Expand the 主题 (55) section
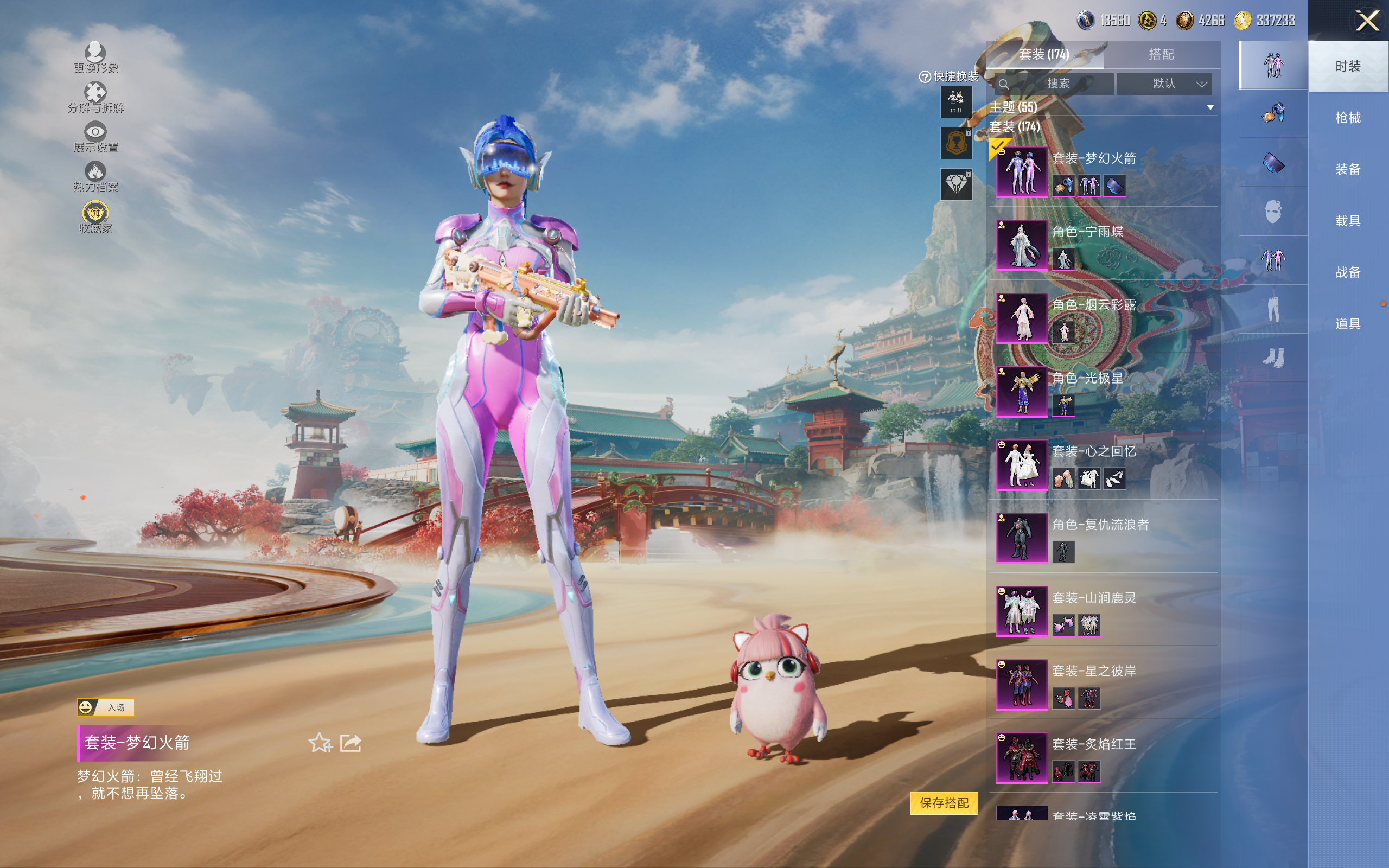This screenshot has width=1389, height=868. pyautogui.click(x=1210, y=107)
